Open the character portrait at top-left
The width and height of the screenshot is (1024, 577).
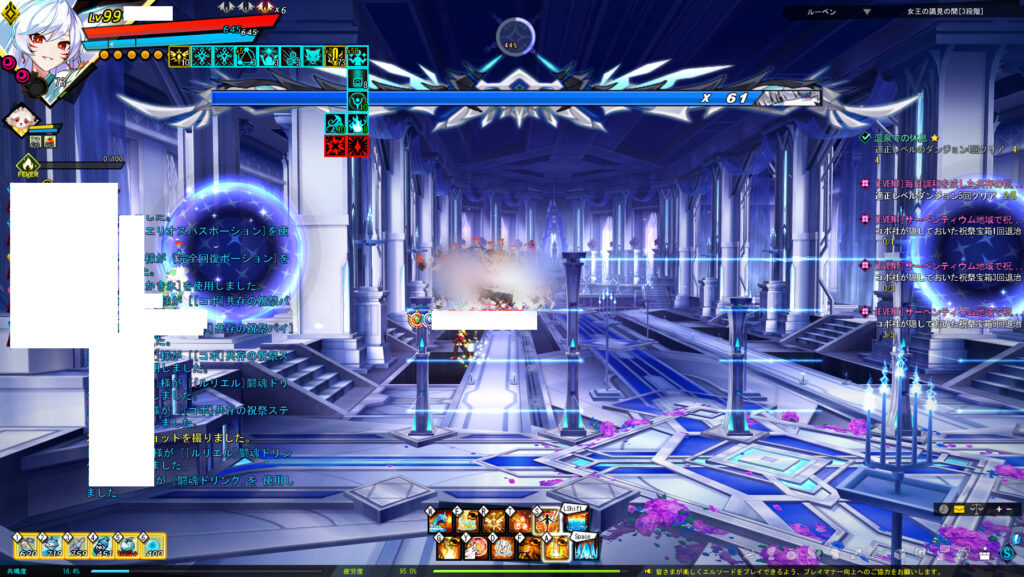tap(40, 40)
